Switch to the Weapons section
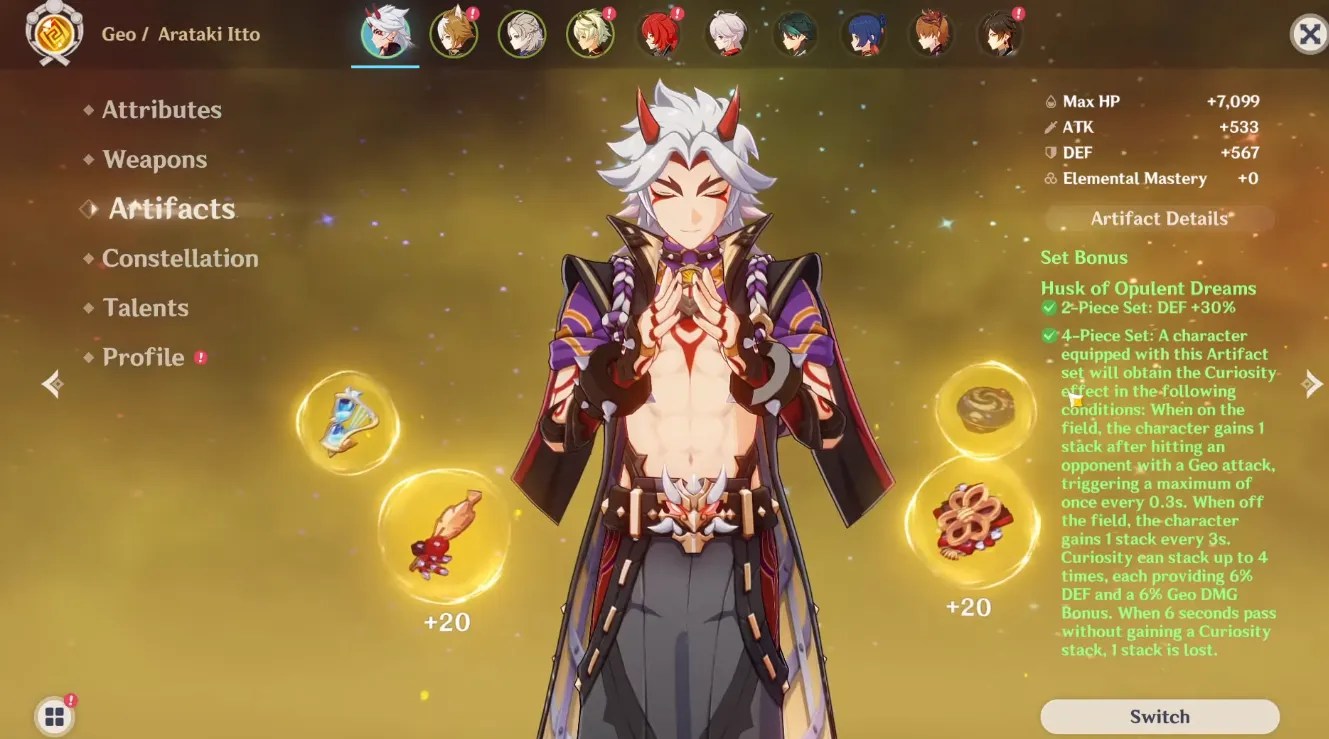1329x739 pixels. point(153,158)
